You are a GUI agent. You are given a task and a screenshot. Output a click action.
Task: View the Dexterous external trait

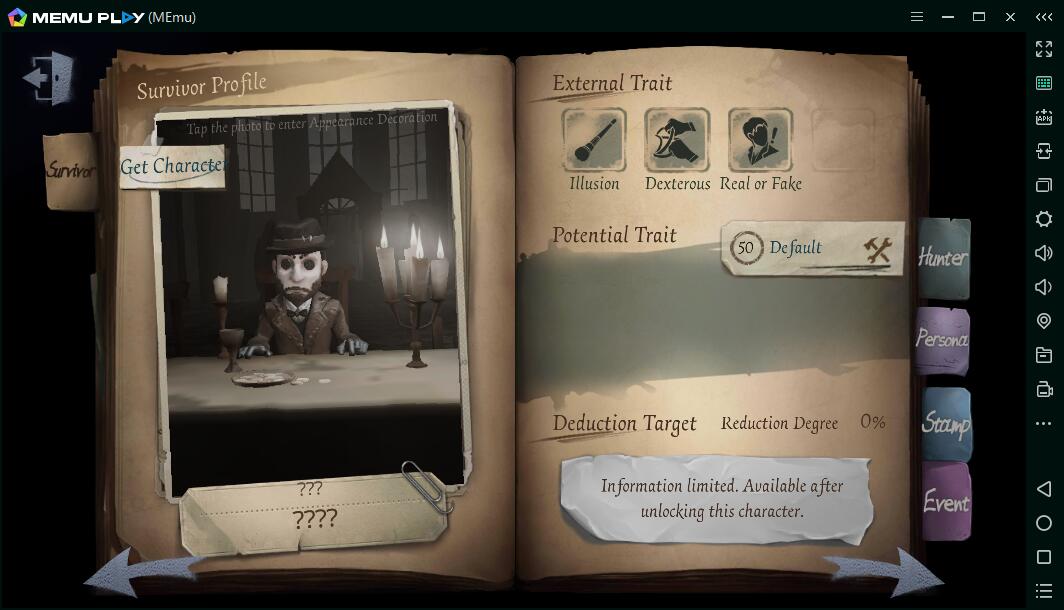677,140
